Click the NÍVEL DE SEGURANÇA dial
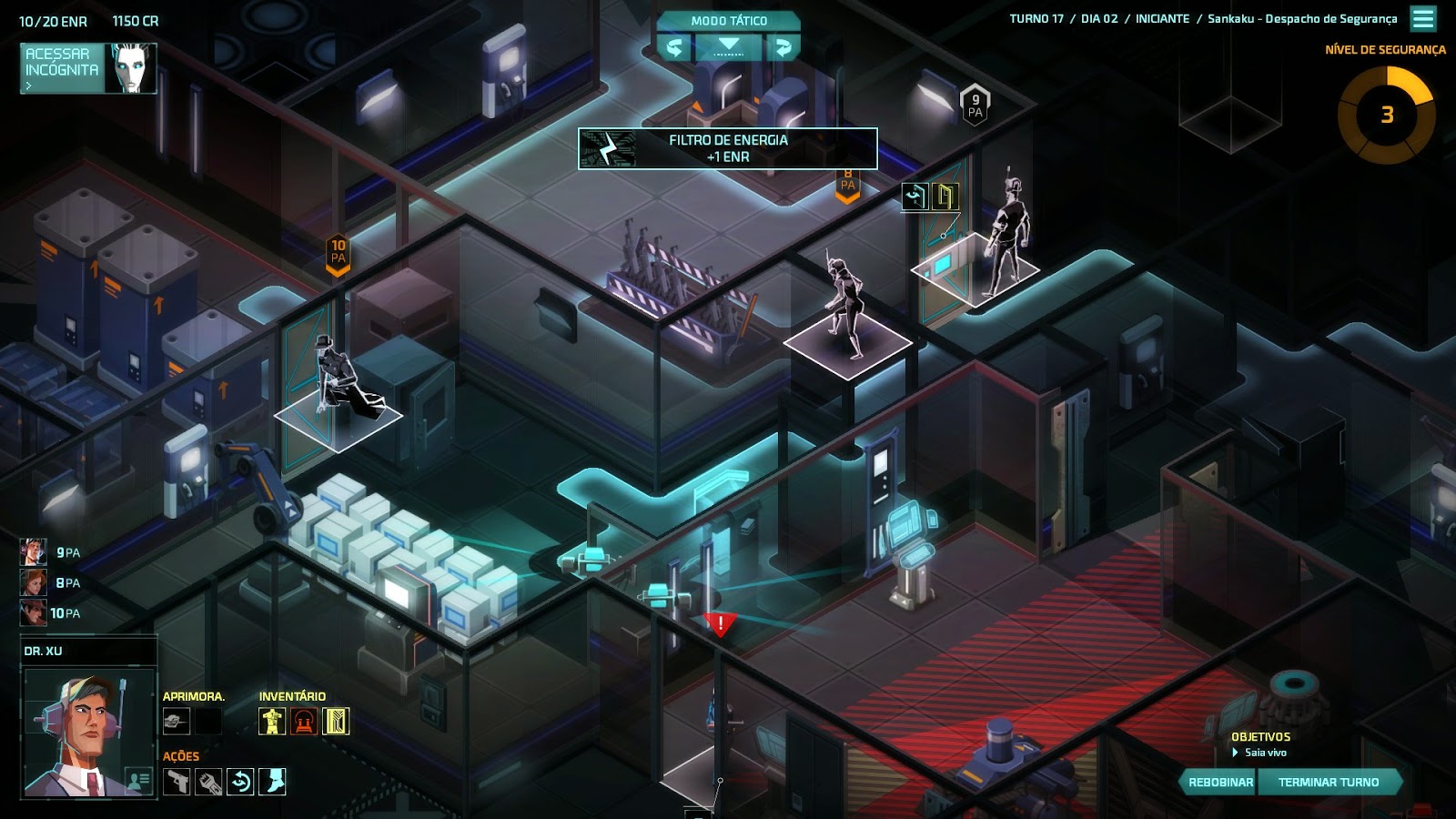This screenshot has width=1456, height=819. click(1386, 116)
